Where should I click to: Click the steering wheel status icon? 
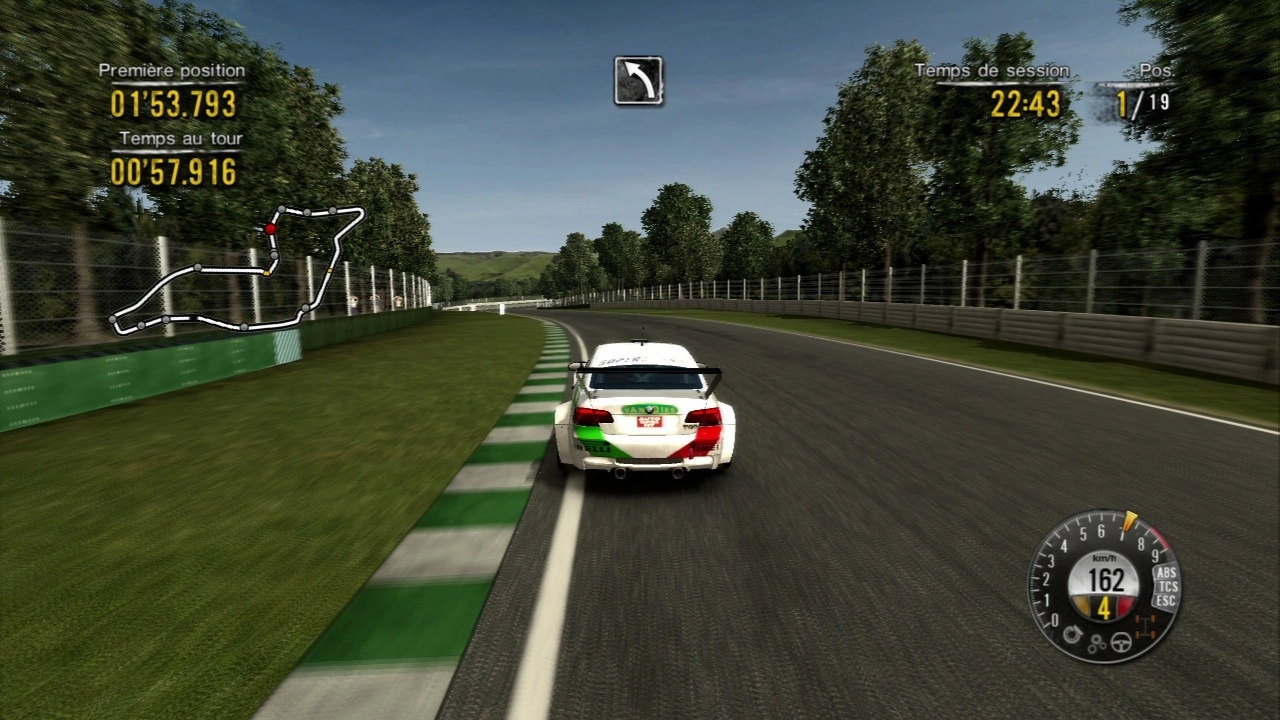(x=1121, y=643)
